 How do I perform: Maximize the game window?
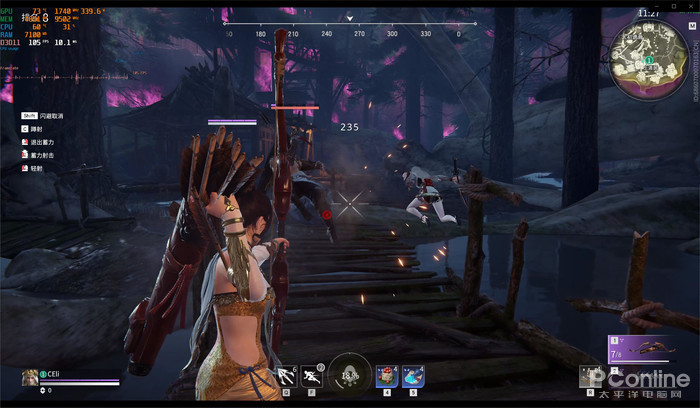pos(675,5)
